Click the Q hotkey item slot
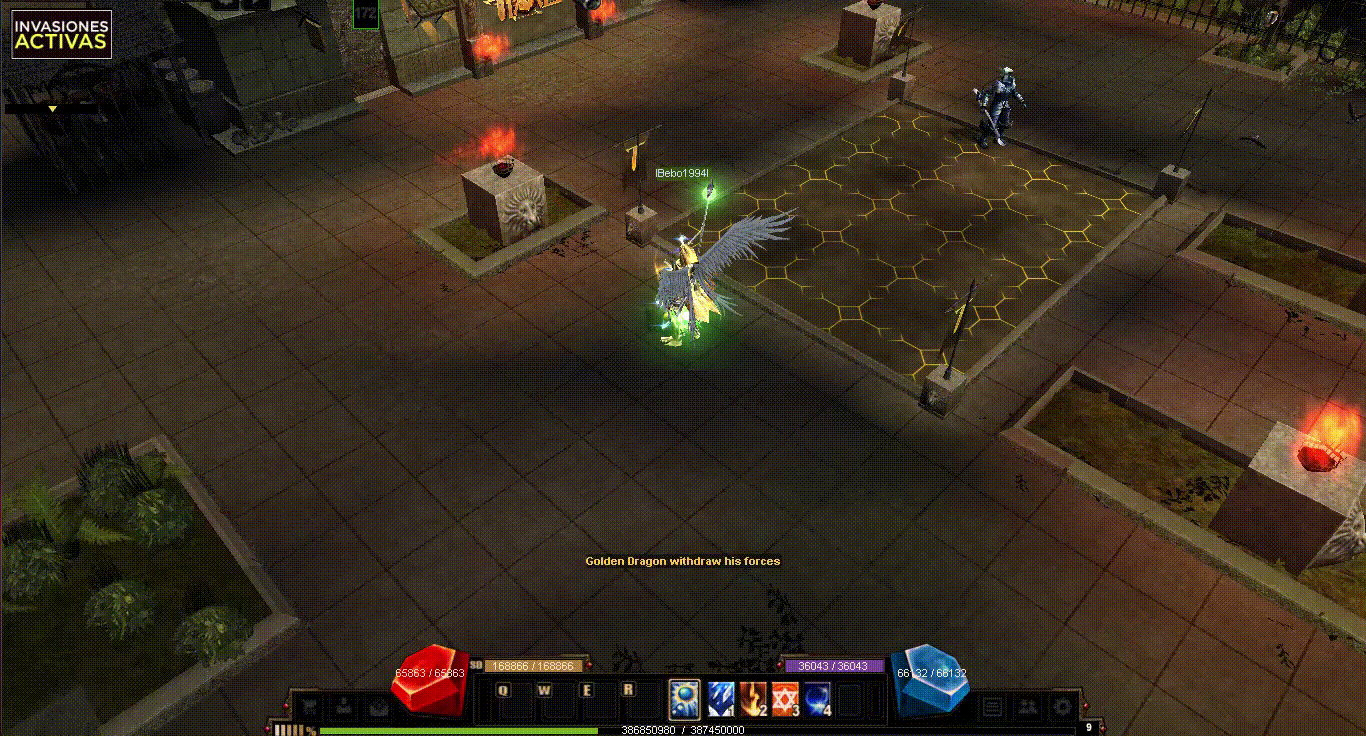 click(503, 690)
